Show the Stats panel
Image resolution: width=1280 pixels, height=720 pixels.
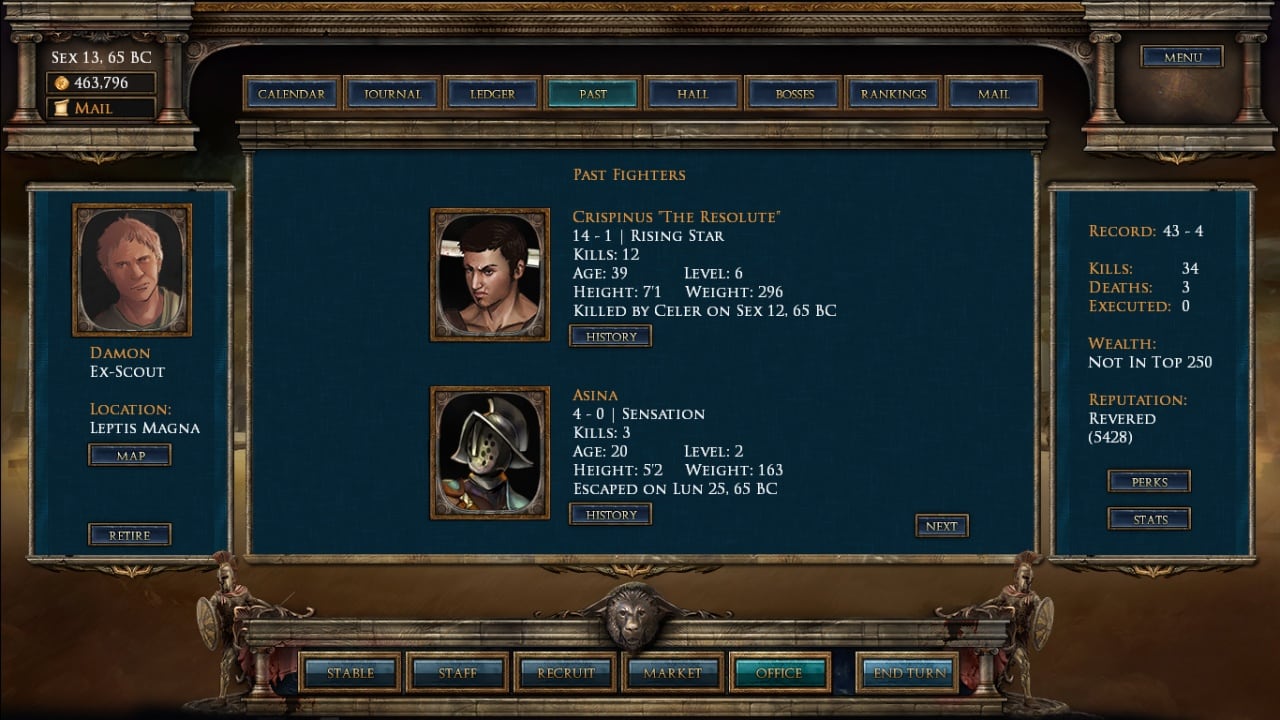[x=1149, y=519]
